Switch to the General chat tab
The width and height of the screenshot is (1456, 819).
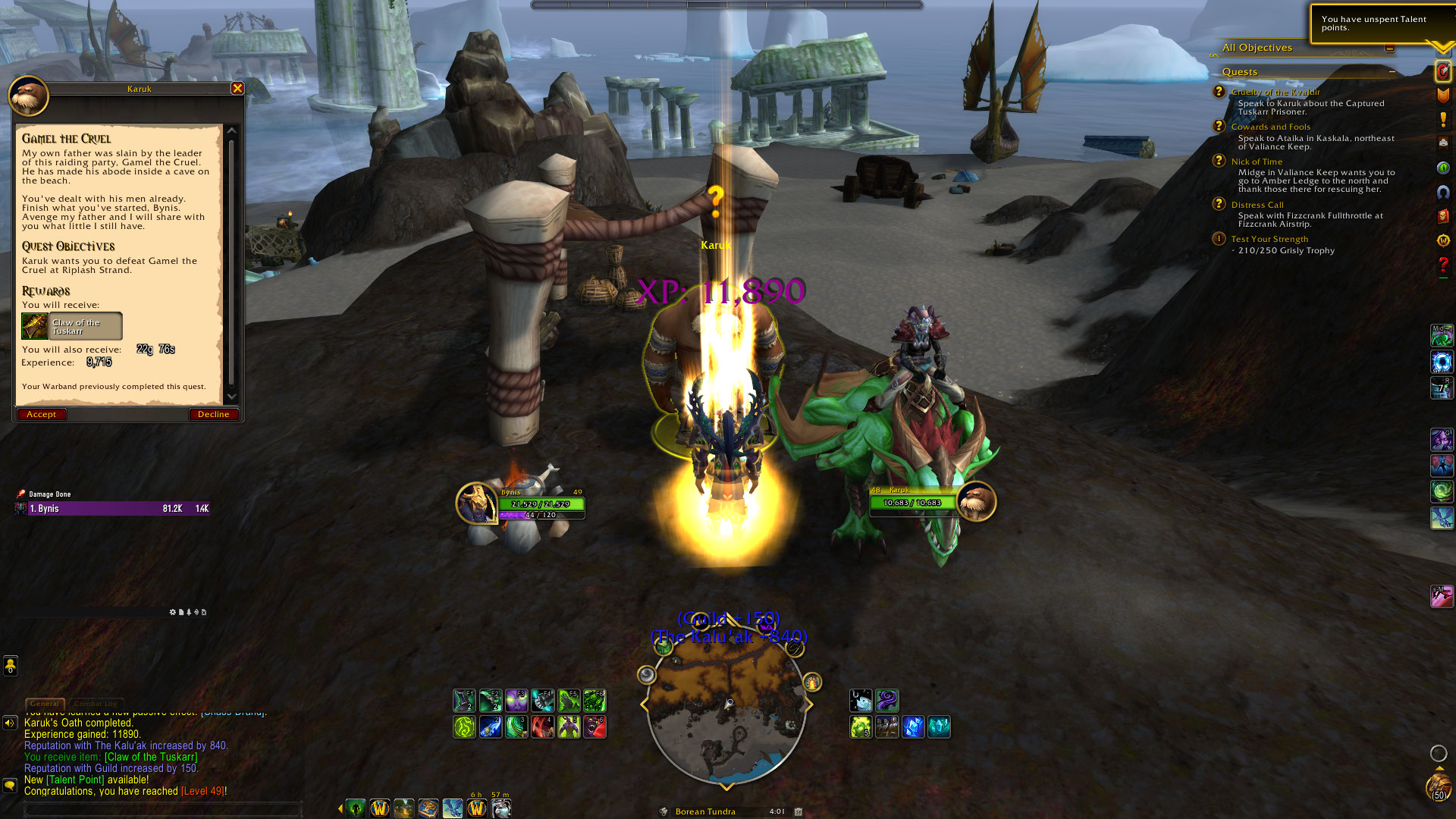(x=45, y=704)
